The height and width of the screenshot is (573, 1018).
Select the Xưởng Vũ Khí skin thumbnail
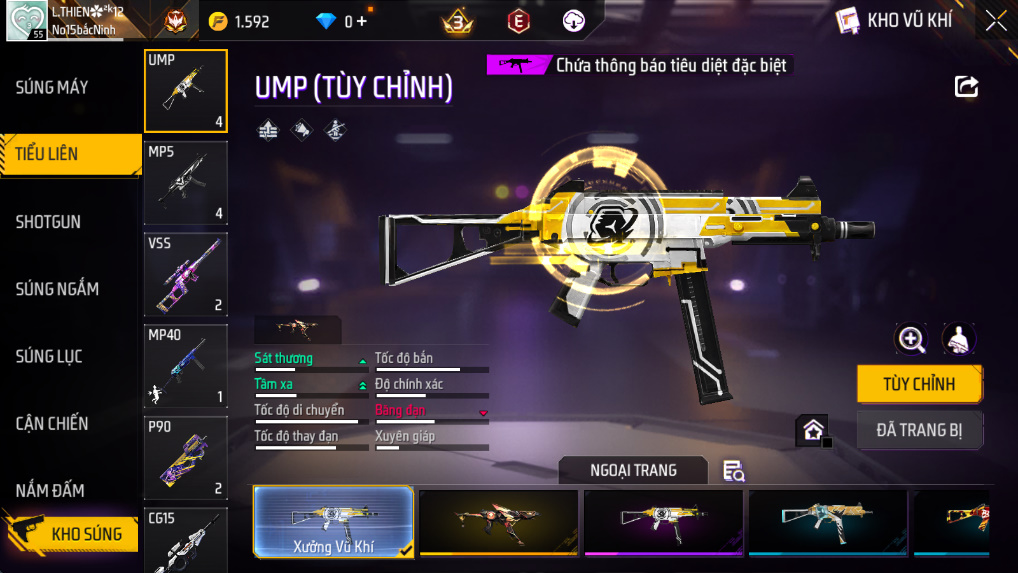coord(333,521)
